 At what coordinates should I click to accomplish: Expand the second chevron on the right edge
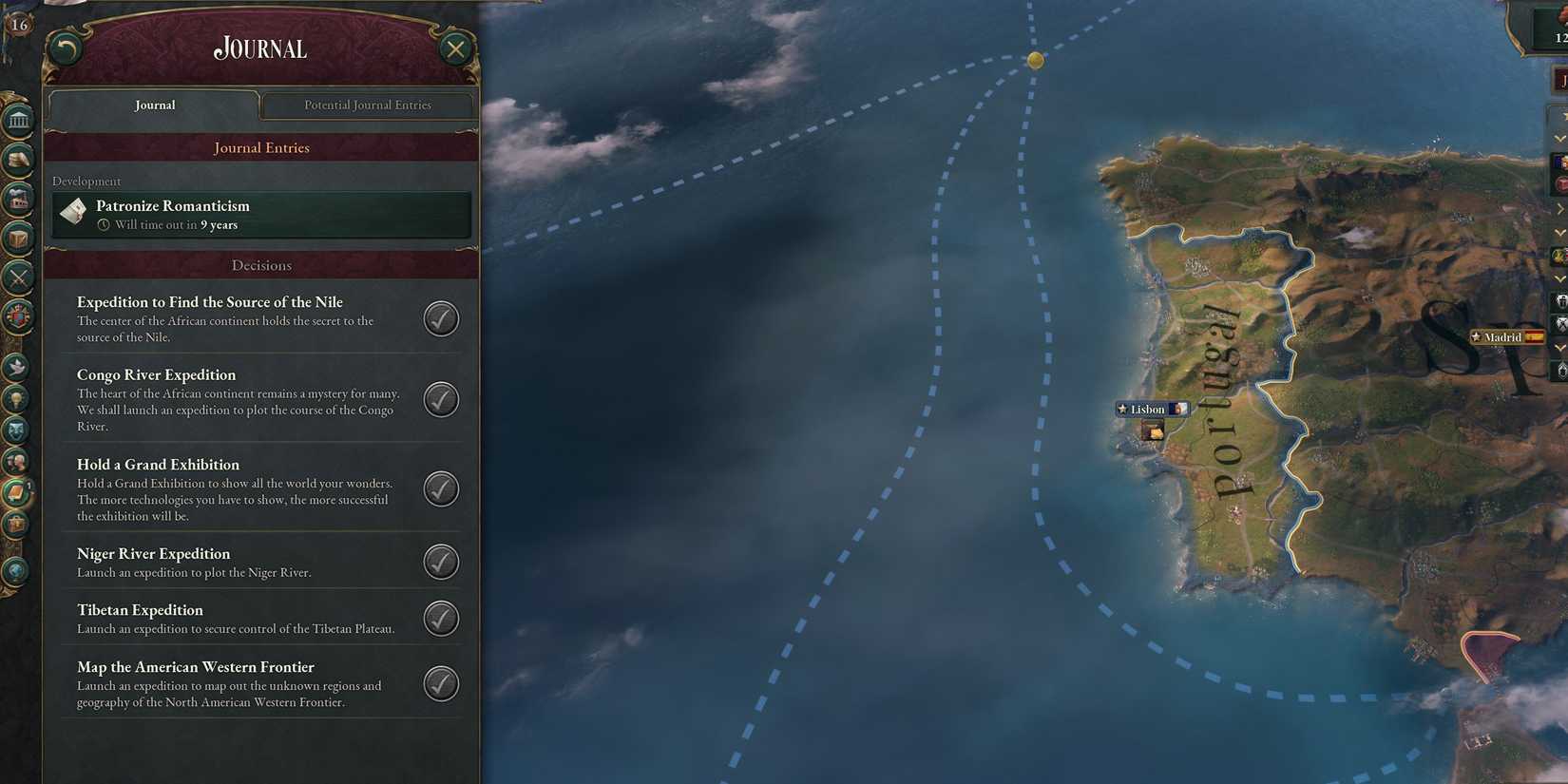click(x=1559, y=207)
